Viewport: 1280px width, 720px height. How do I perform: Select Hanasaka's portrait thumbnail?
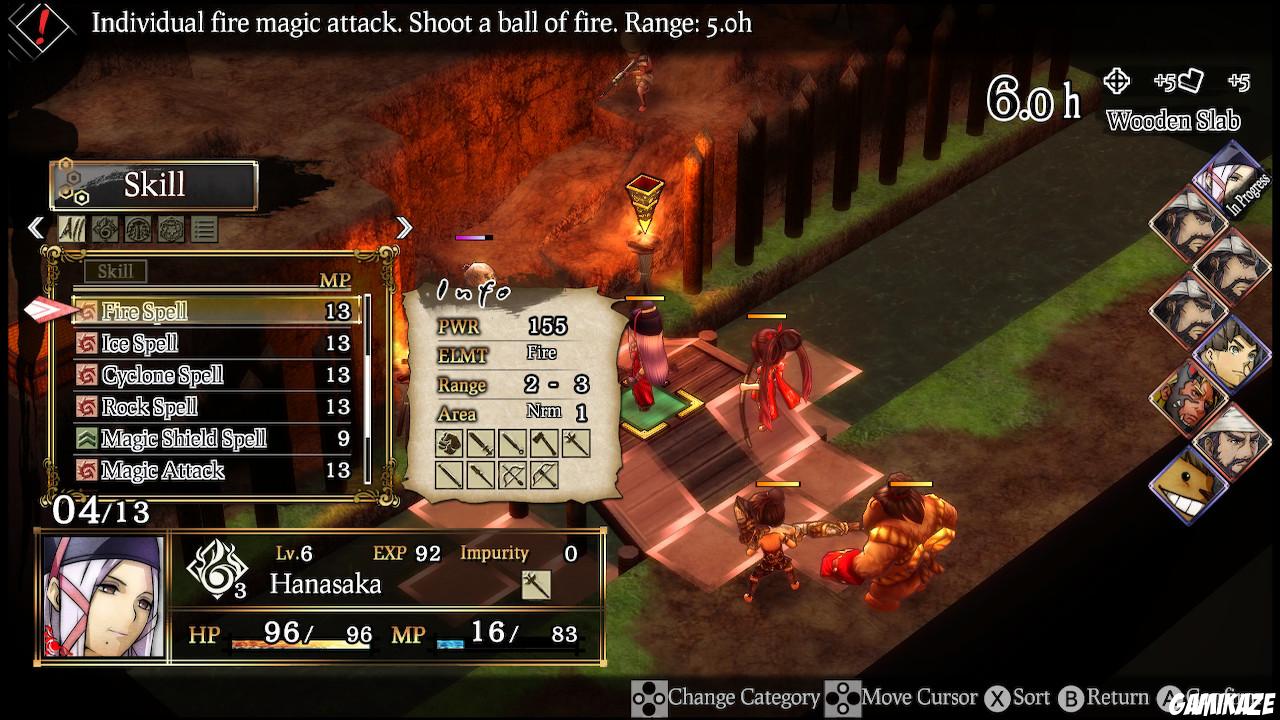[103, 596]
